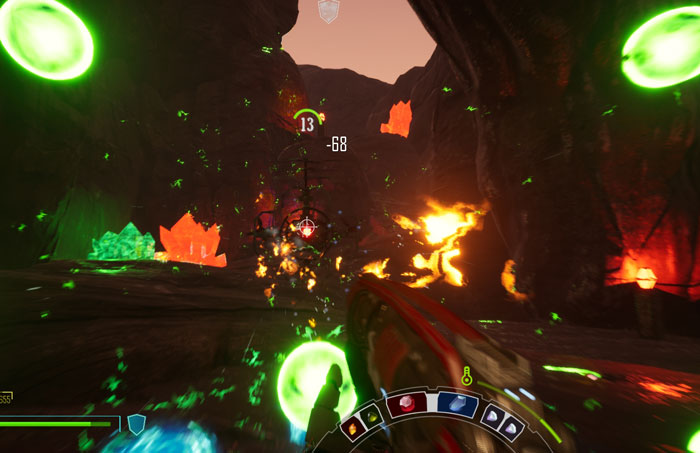
Task: Click the green thermometer heat icon
Action: [x=466, y=377]
